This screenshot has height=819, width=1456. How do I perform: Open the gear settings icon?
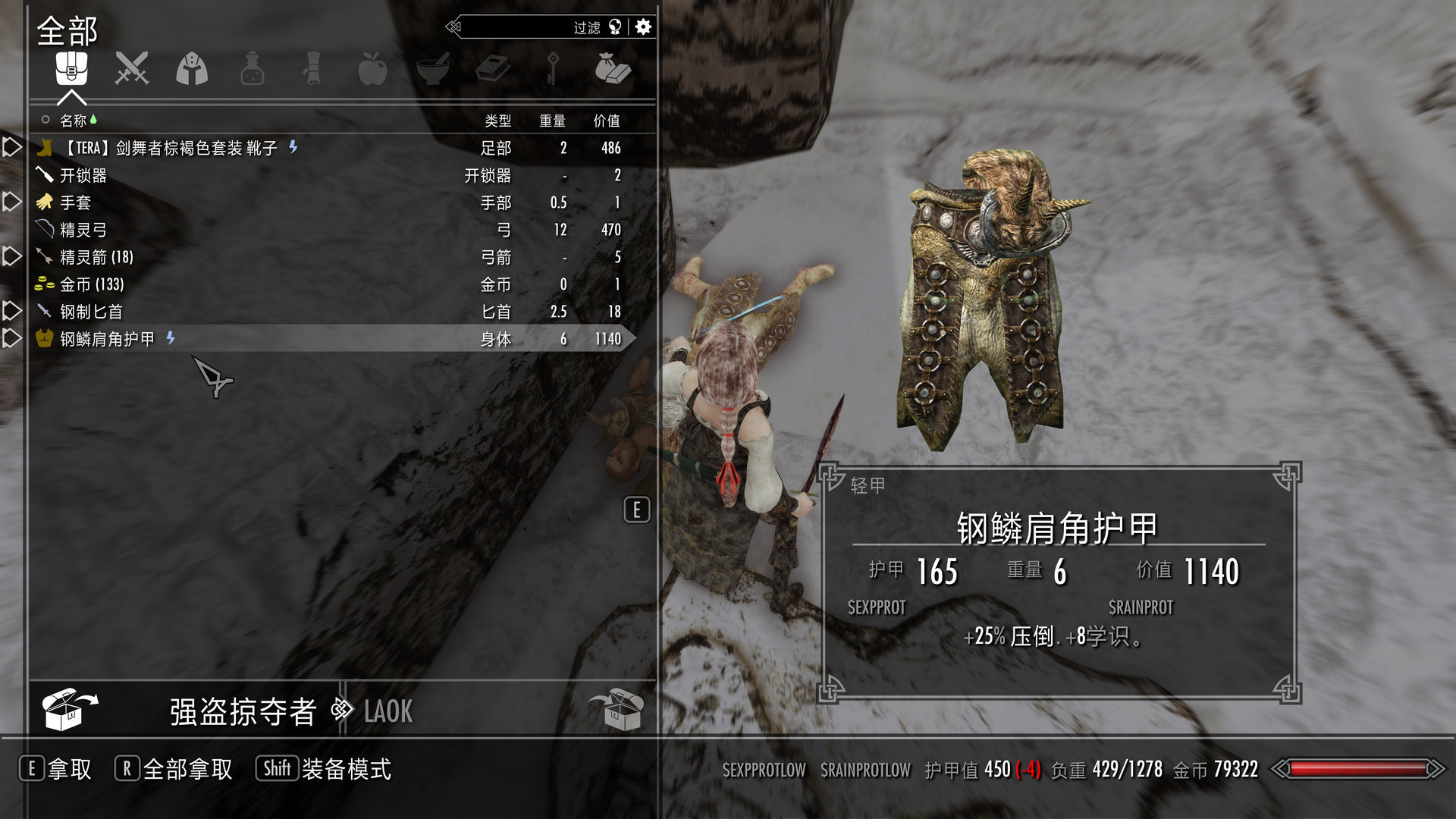pos(643,27)
